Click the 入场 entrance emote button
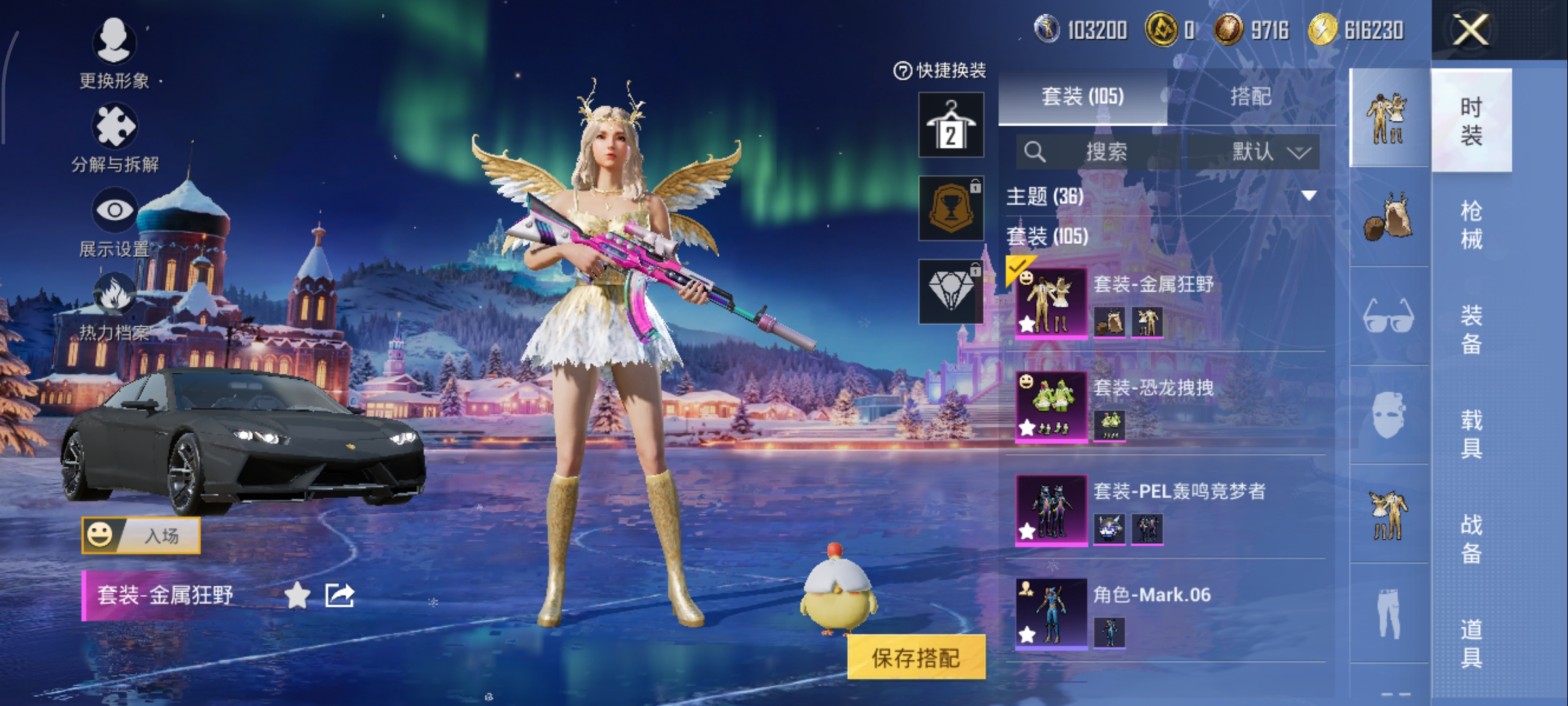Screen dimensions: 1568x706 [x=140, y=535]
